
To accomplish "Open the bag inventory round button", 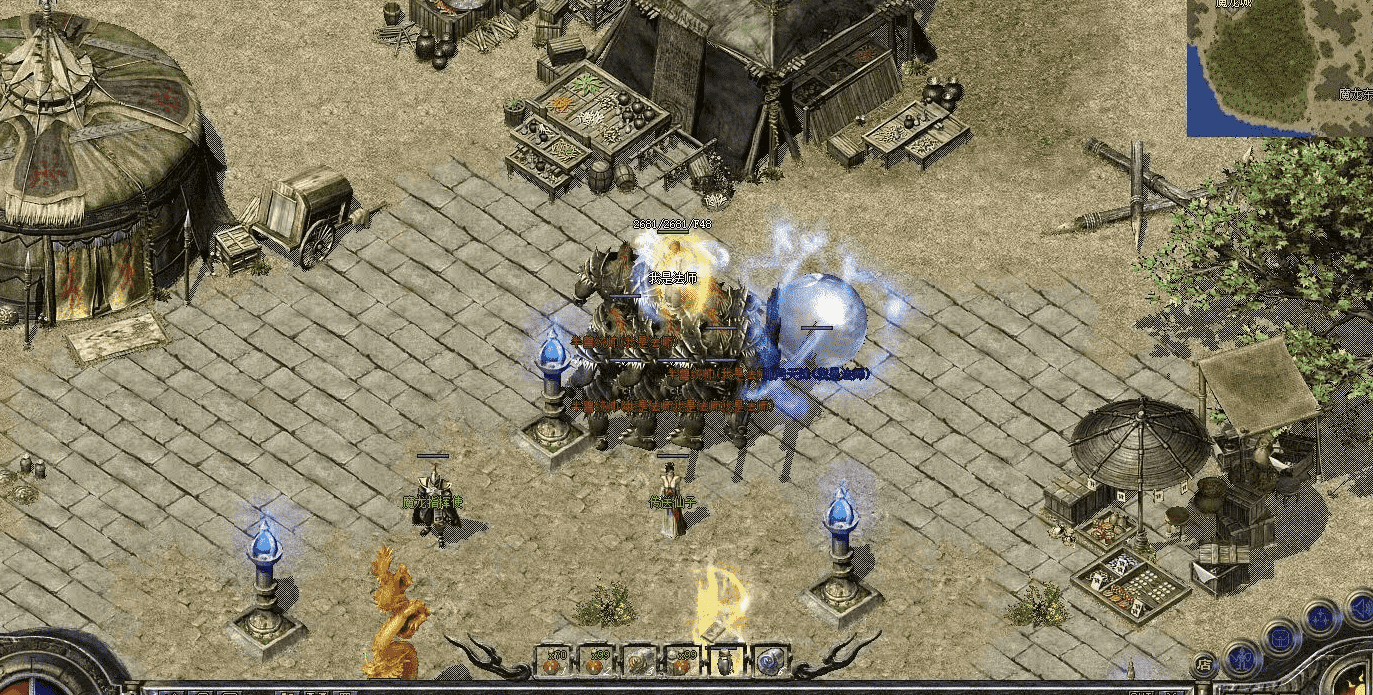I will click(1281, 636).
